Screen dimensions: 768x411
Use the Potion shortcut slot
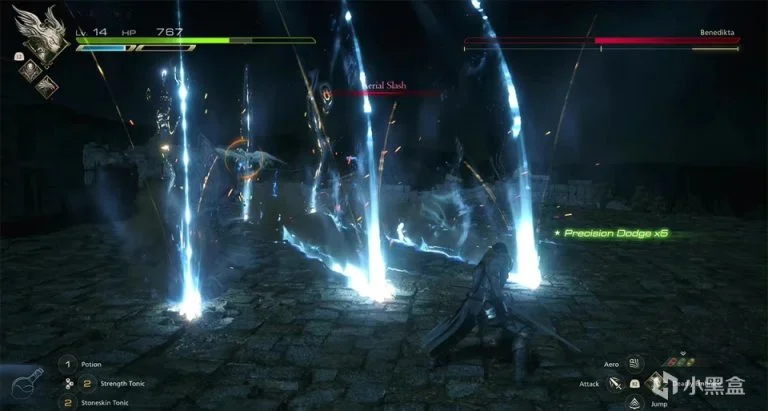pyautogui.click(x=68, y=364)
